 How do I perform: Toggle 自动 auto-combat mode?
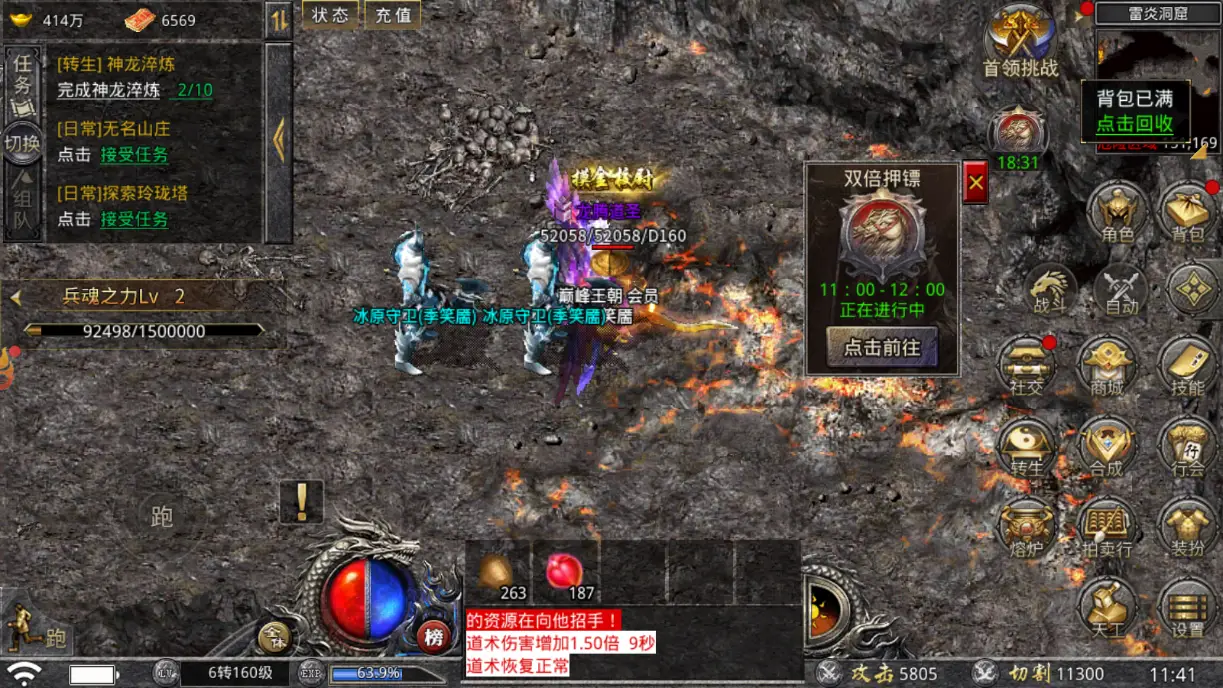[1121, 290]
